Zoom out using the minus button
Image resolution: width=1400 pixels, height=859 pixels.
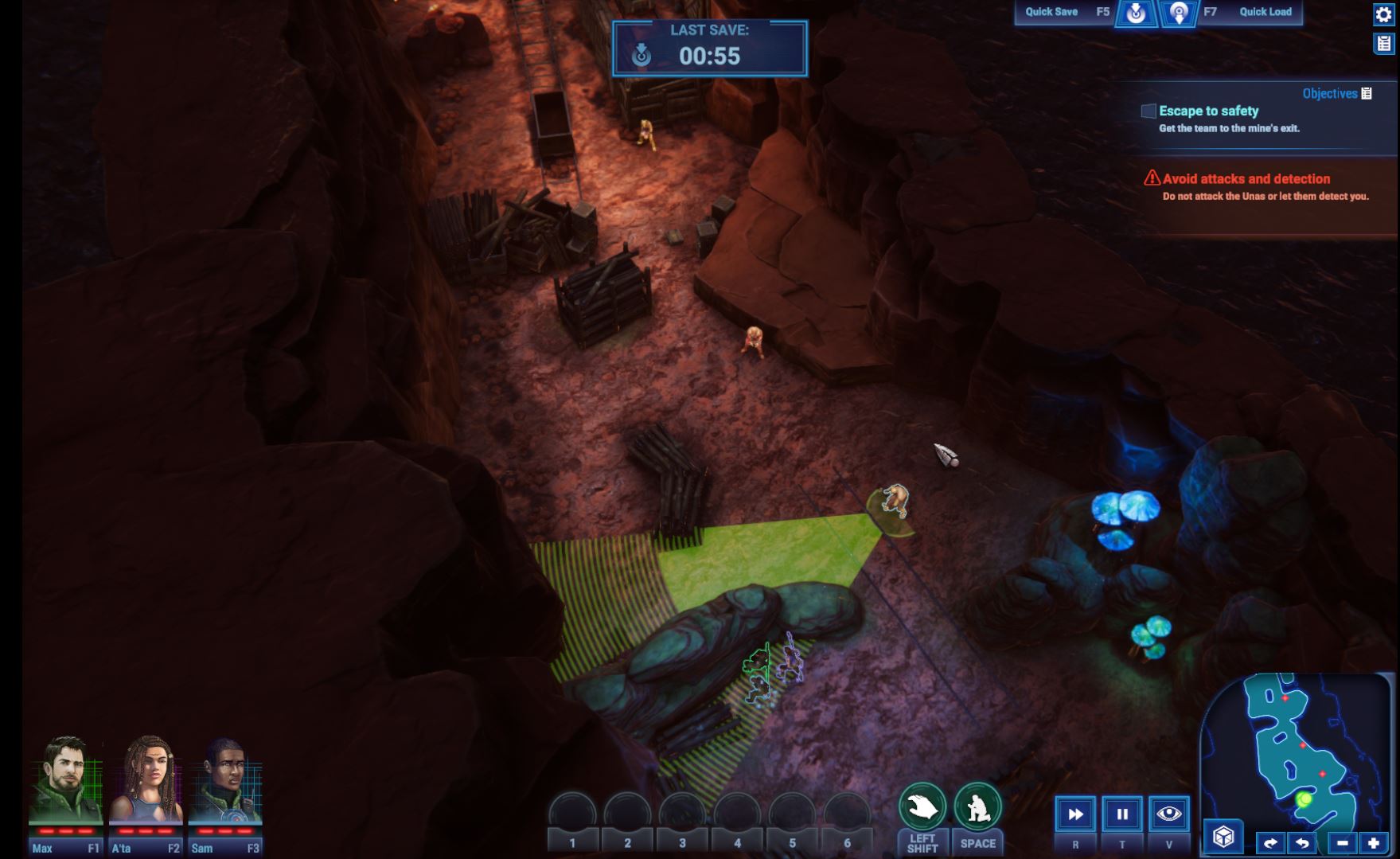[1343, 842]
